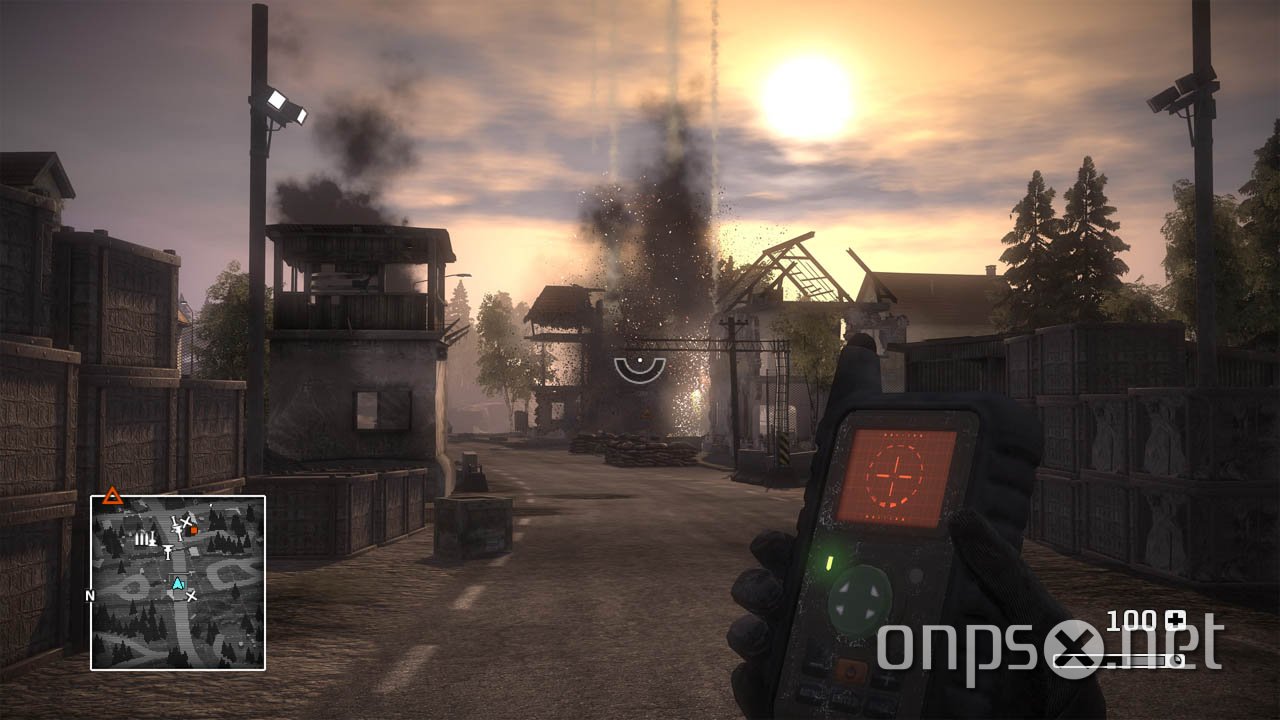Select the X skirmish marker near the player arrow
The height and width of the screenshot is (720, 1280).
point(192,597)
